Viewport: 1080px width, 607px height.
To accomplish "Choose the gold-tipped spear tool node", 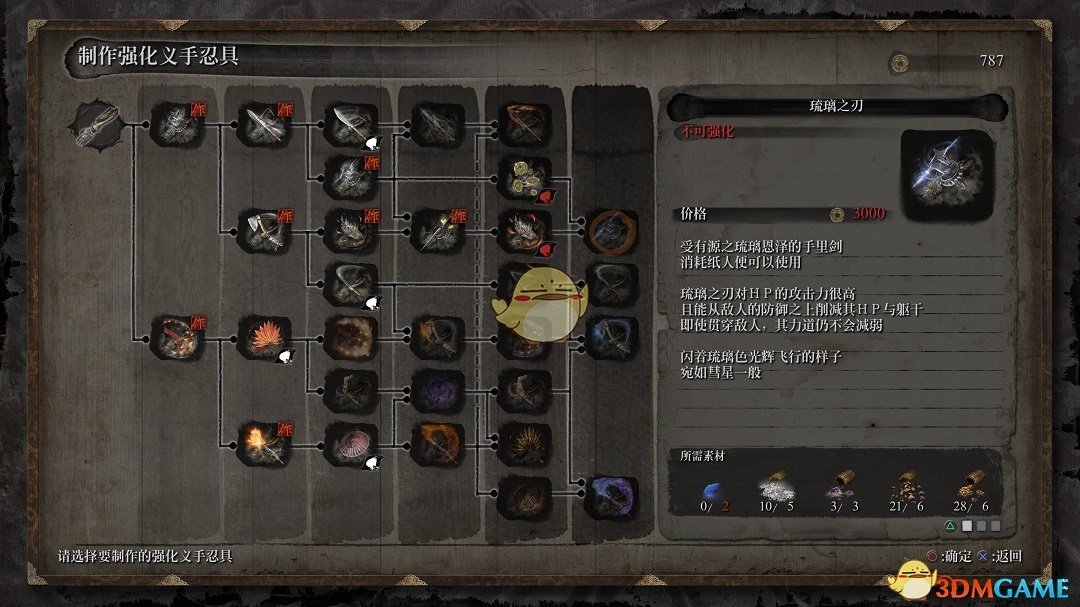I will point(437,231).
